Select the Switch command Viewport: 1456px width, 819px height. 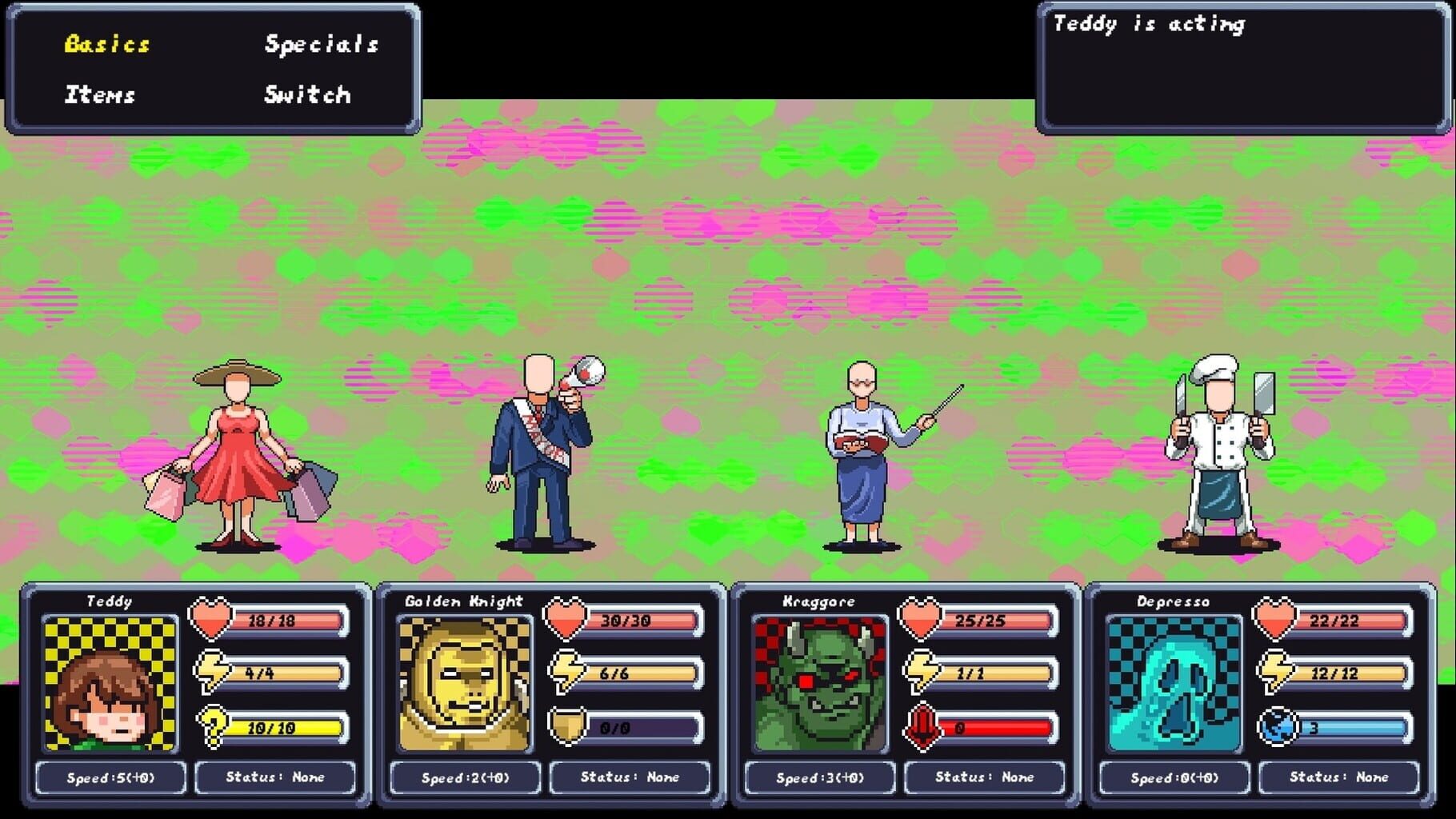[306, 94]
